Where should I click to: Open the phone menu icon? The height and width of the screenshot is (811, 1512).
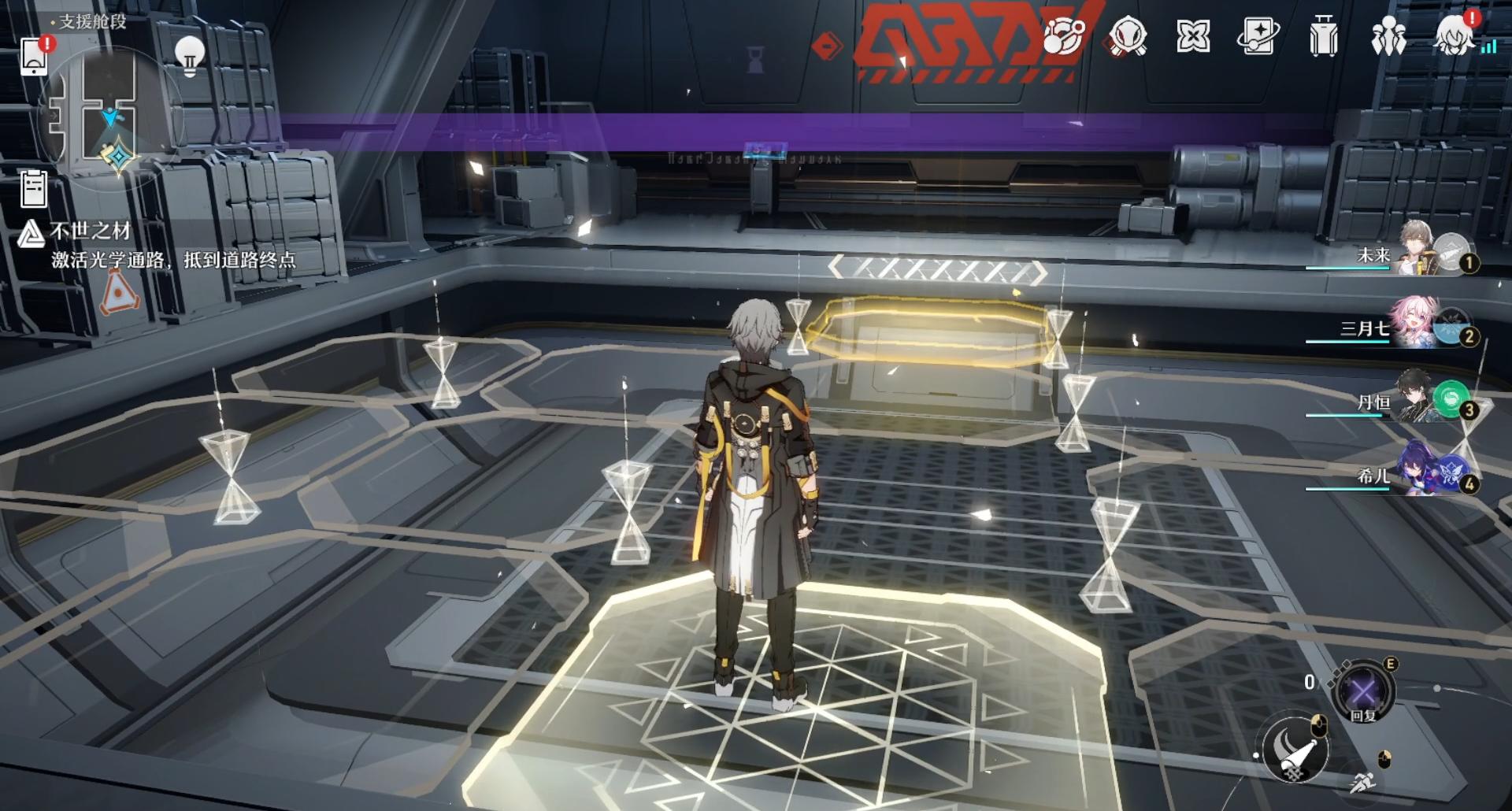34,56
